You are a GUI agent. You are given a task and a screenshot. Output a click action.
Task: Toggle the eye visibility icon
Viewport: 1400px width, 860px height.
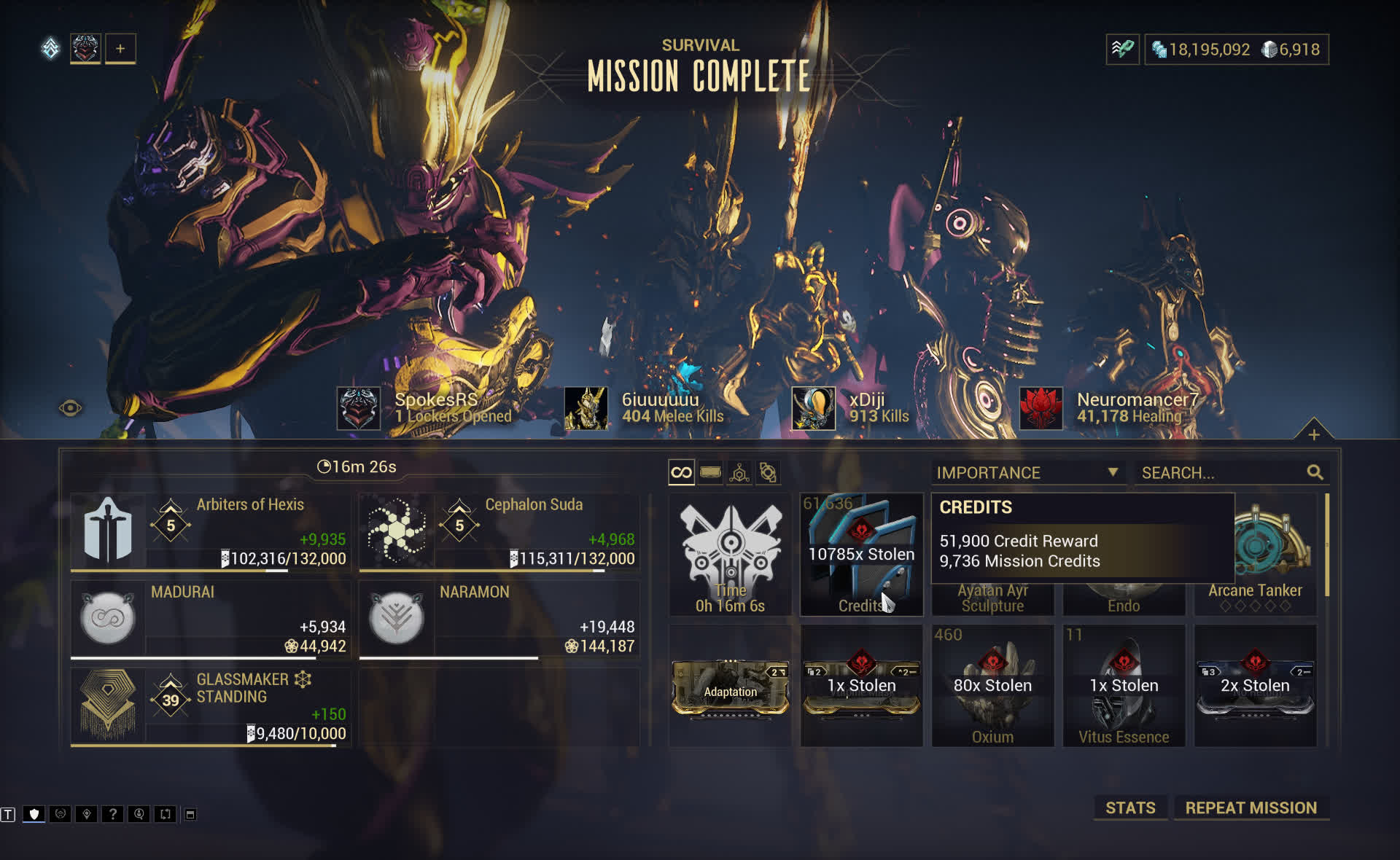tap(70, 408)
